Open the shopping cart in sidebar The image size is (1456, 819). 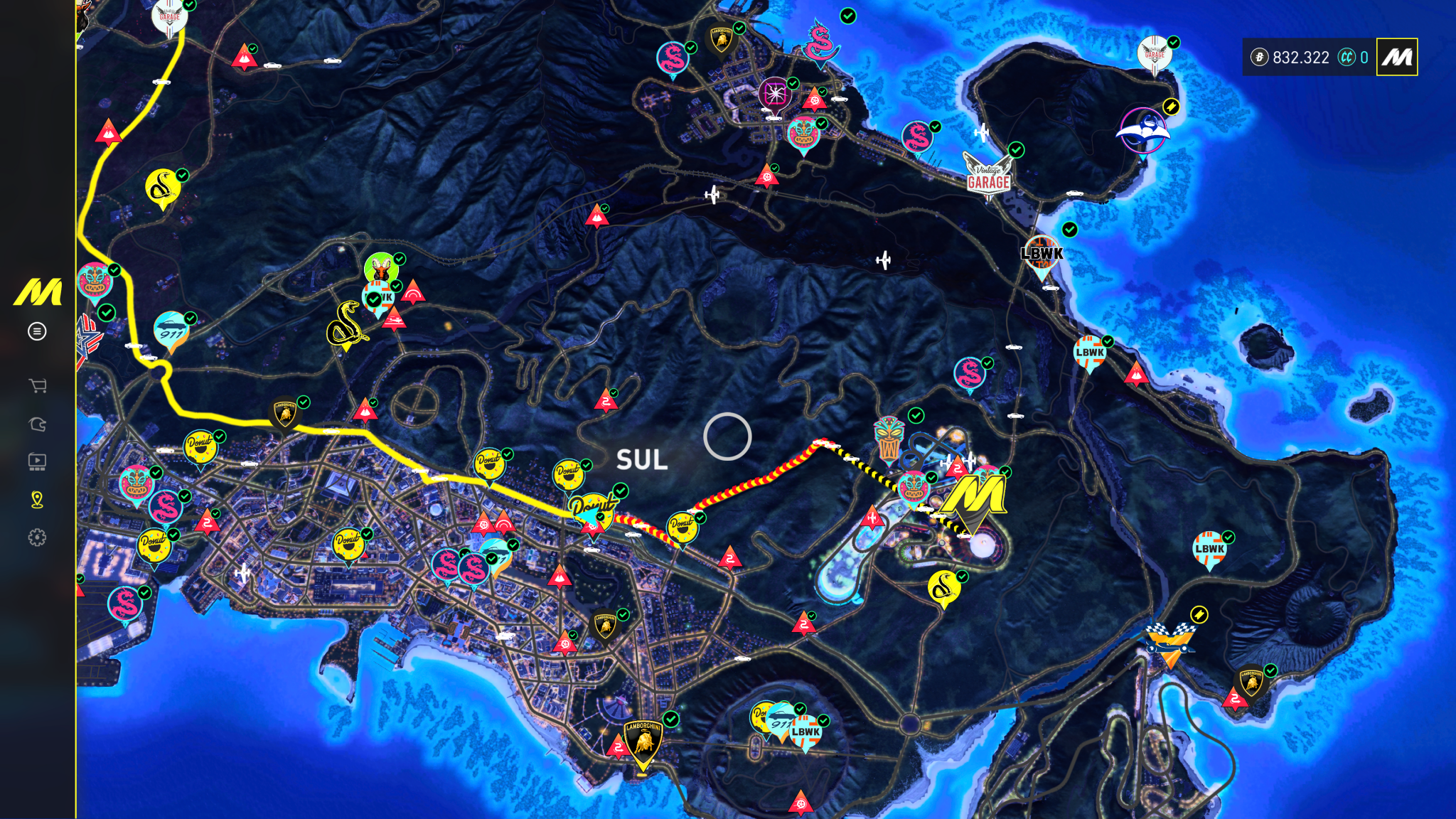[37, 386]
